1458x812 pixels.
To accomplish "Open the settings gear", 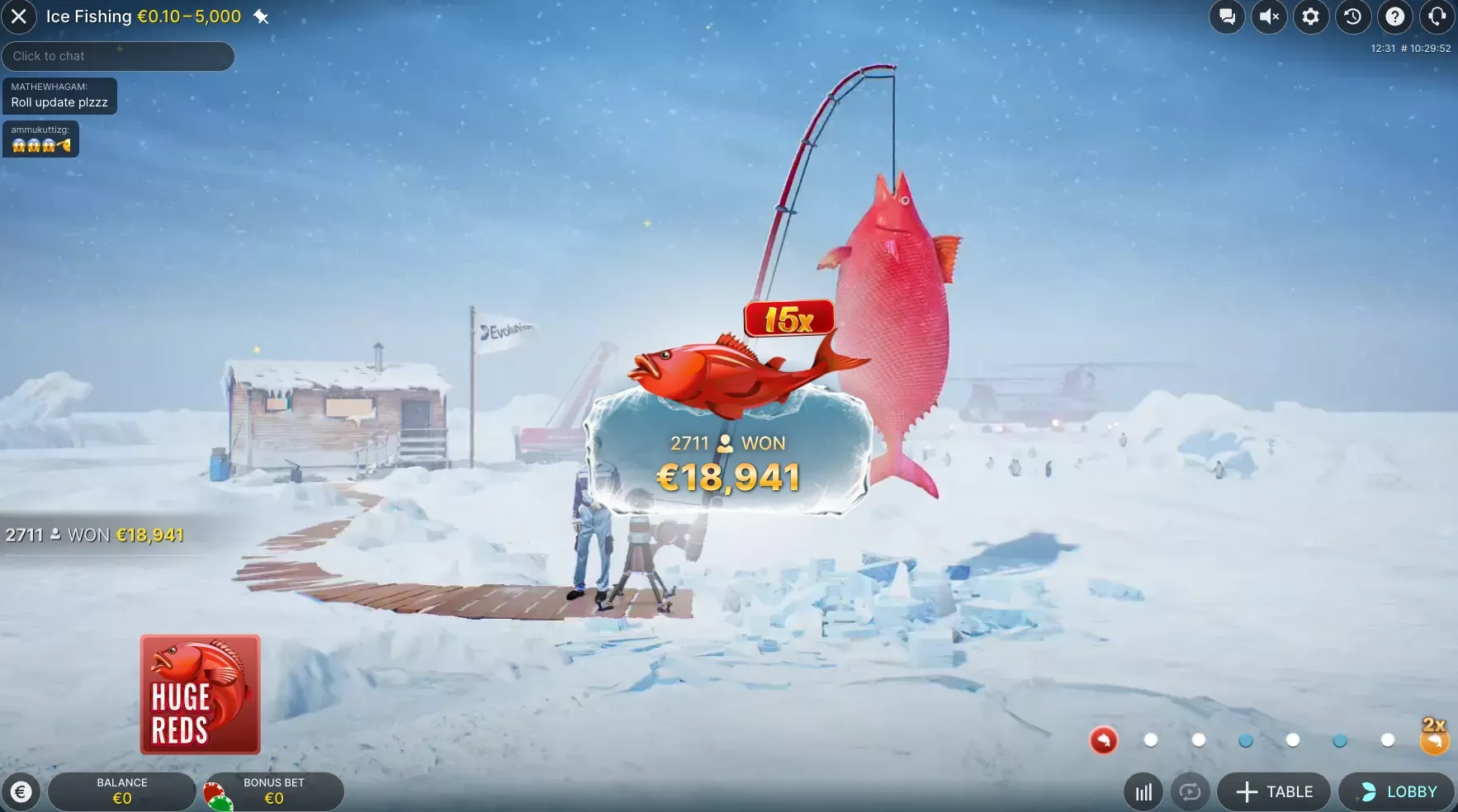I will point(1311,17).
